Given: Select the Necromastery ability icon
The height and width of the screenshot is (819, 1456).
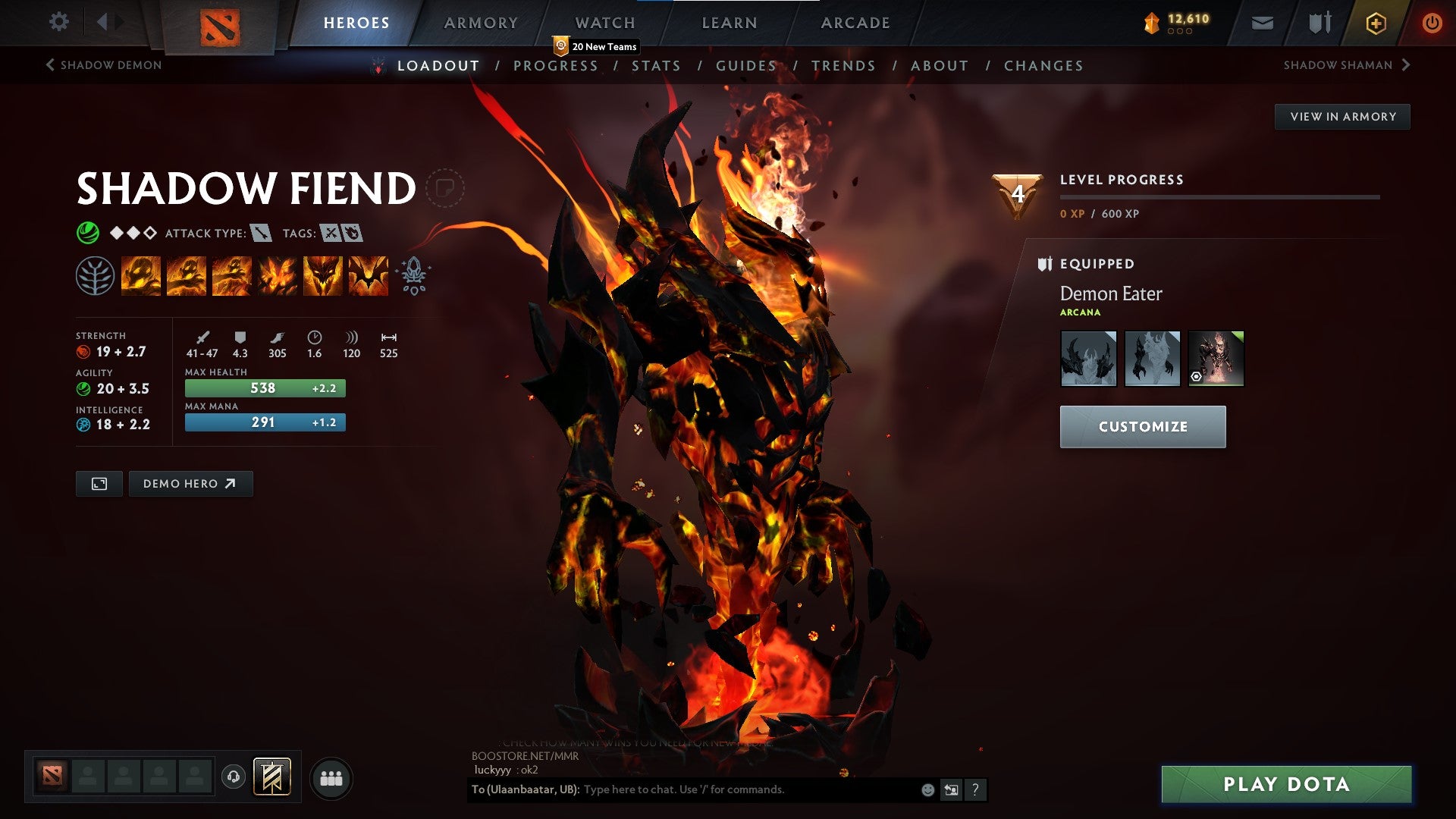Looking at the screenshot, I should coord(278,275).
